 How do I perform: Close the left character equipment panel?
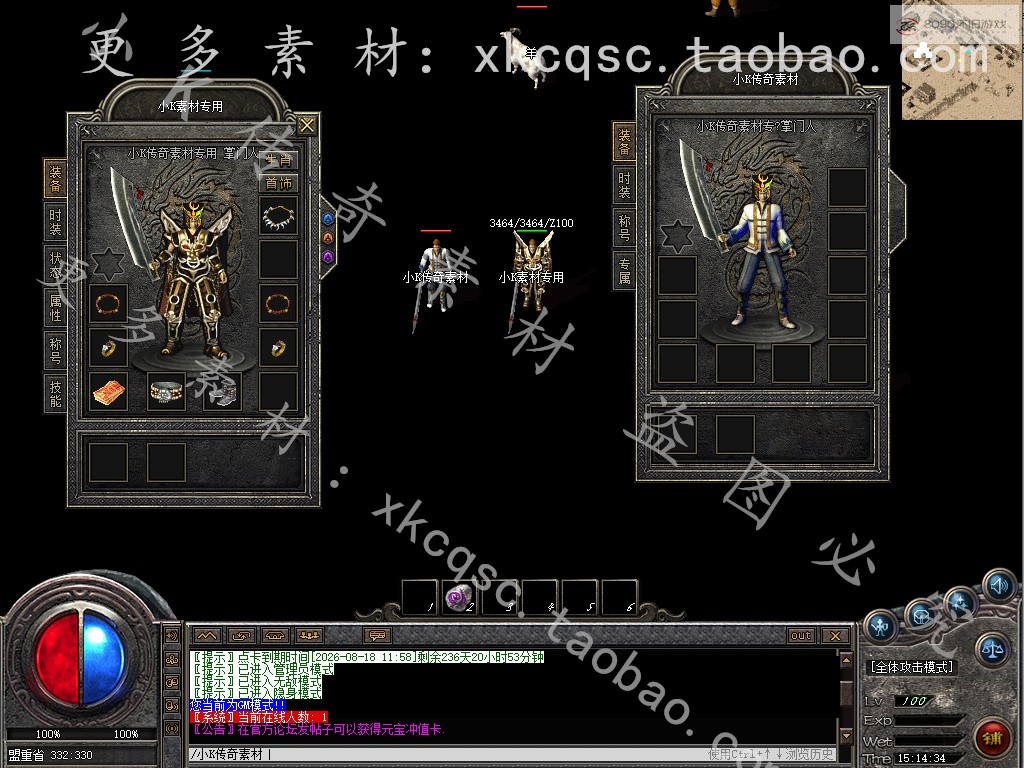click(x=307, y=125)
